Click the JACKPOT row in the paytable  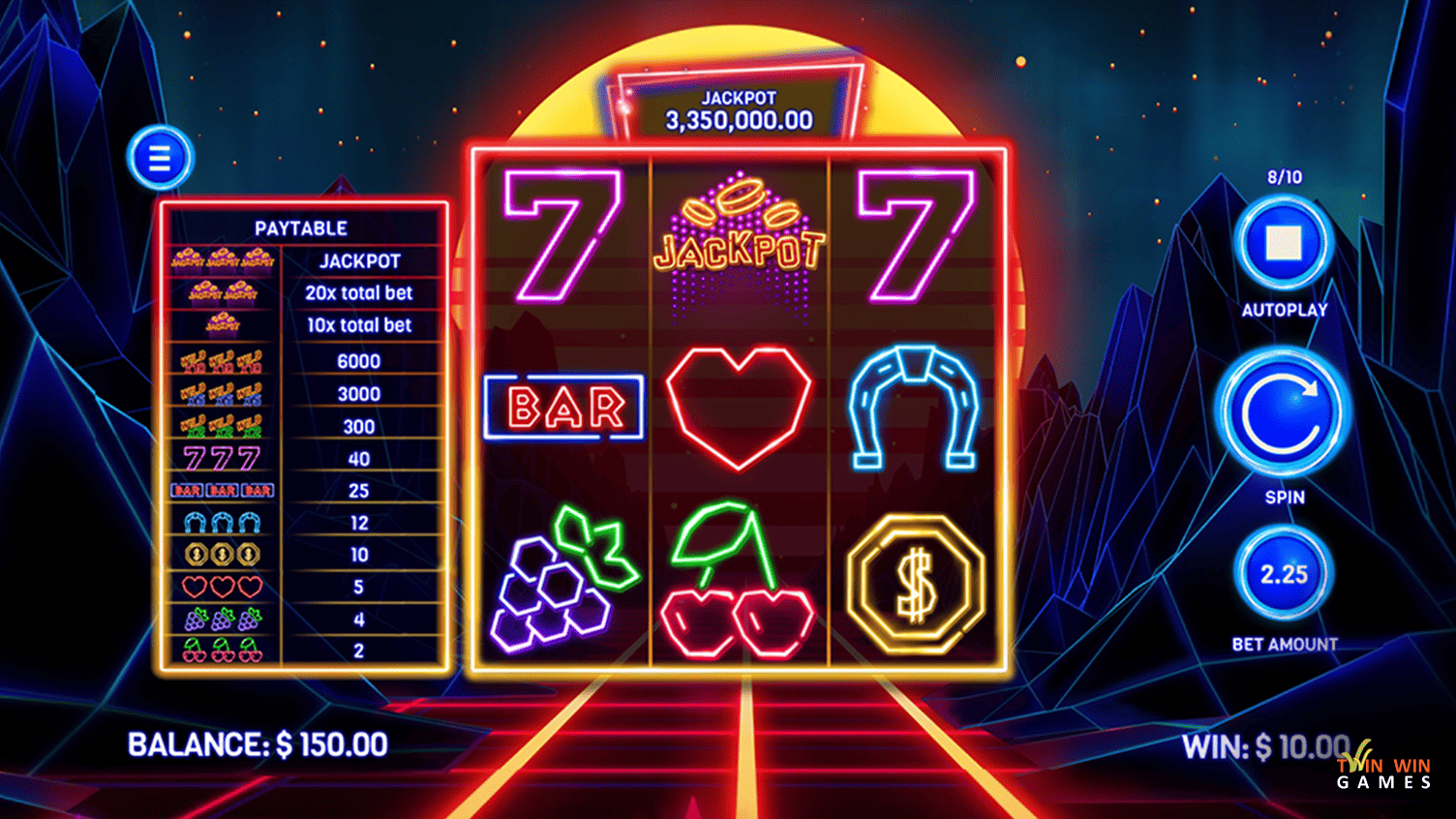tap(300, 259)
